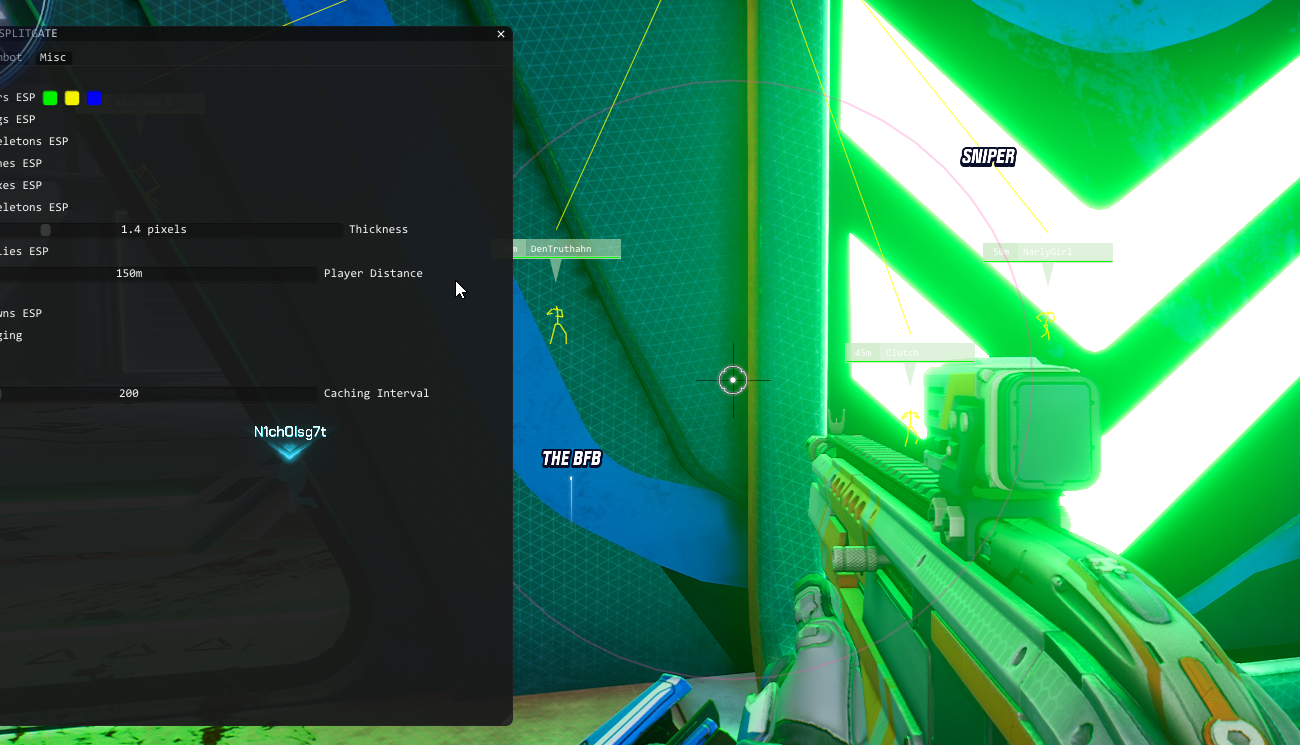Select the yellow ESP color swatch
The width and height of the screenshot is (1300, 745).
click(71, 97)
